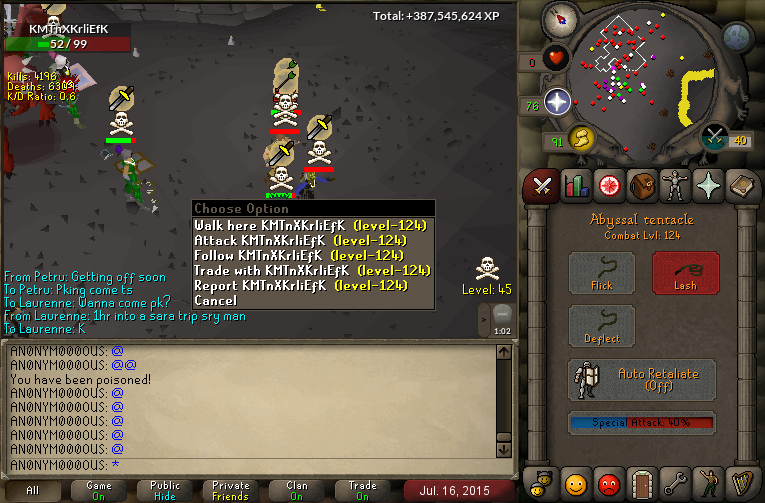
Task: Show the Stats bar-chart tab
Action: (x=574, y=186)
